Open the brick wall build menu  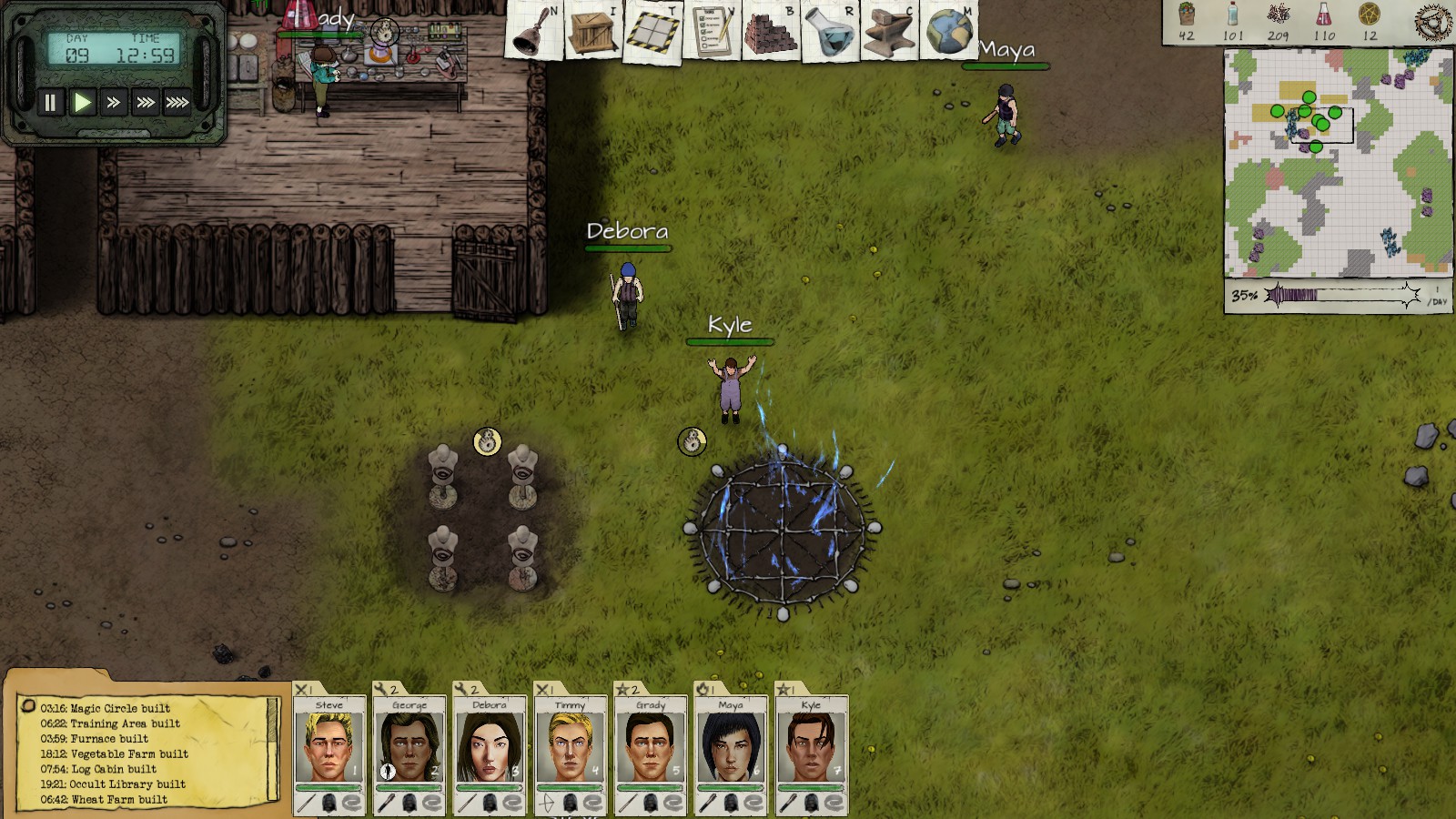pyautogui.click(x=772, y=32)
